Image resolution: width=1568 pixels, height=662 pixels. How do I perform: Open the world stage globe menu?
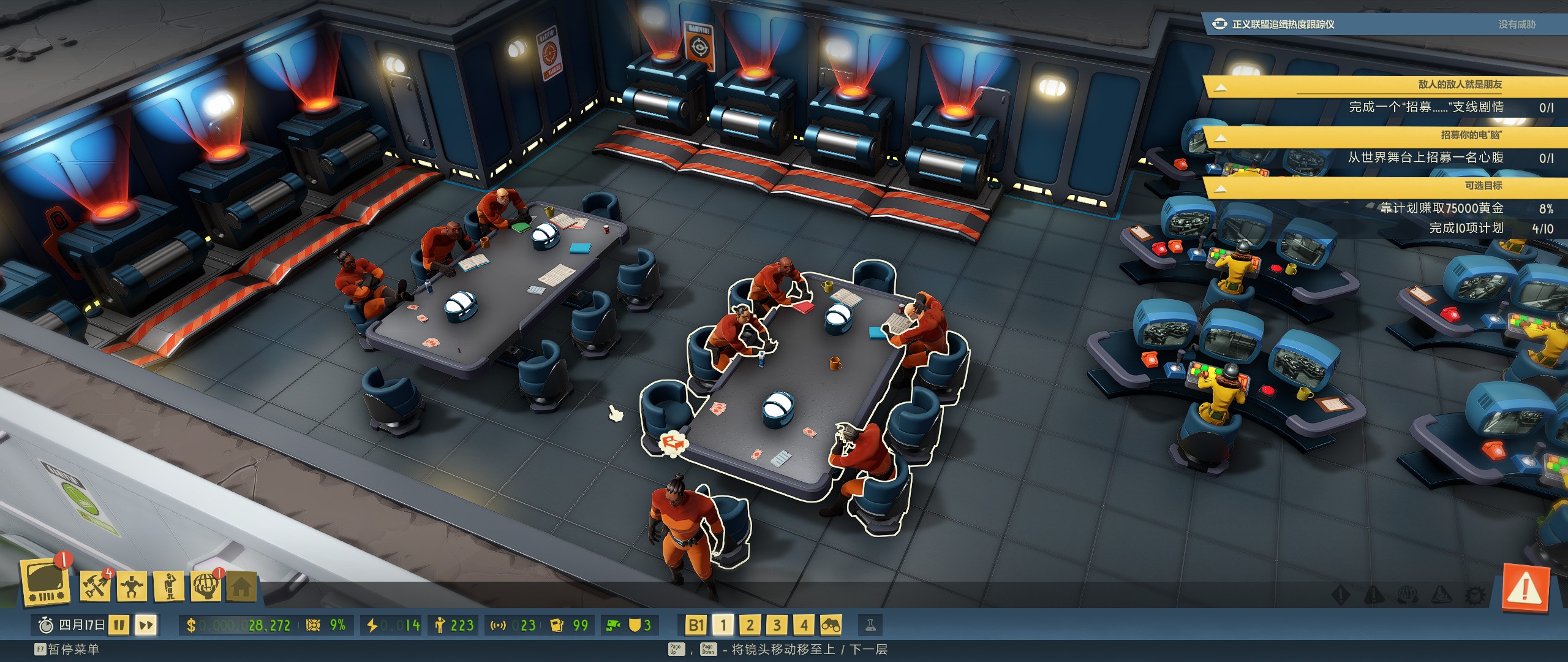tap(206, 587)
